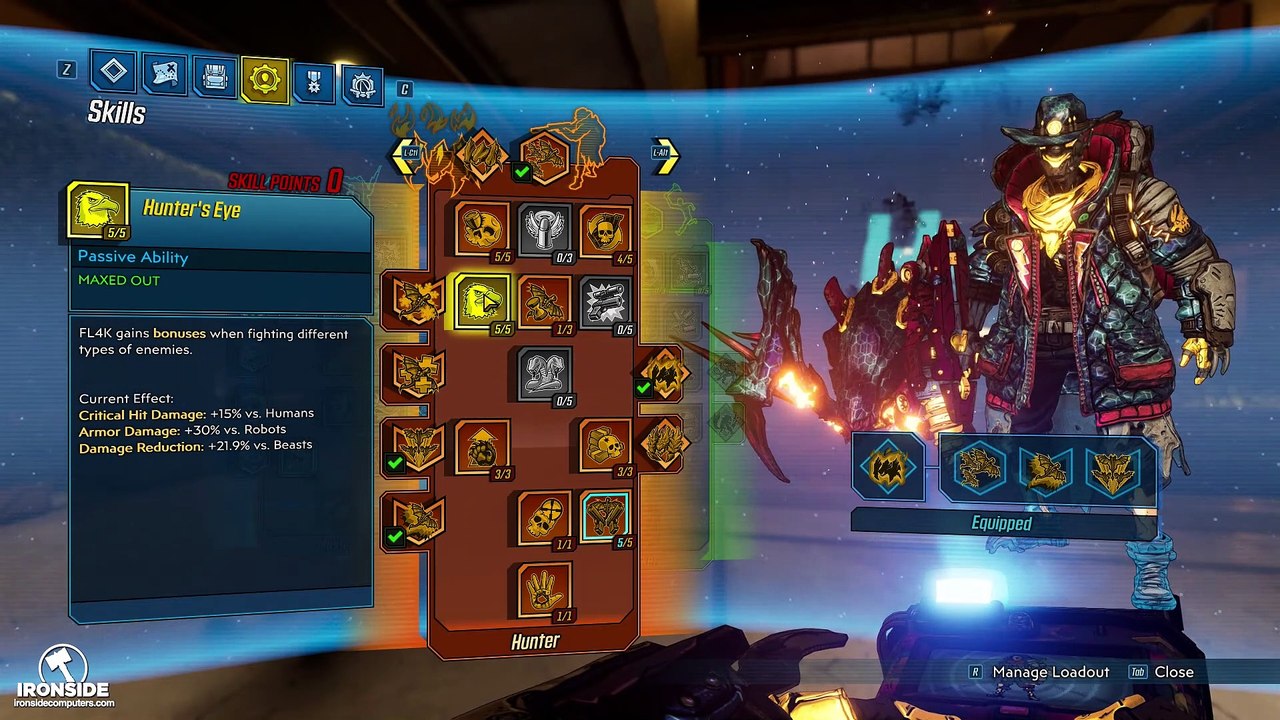Click the equipped action skill slot
The image size is (1280, 720).
coord(889,467)
